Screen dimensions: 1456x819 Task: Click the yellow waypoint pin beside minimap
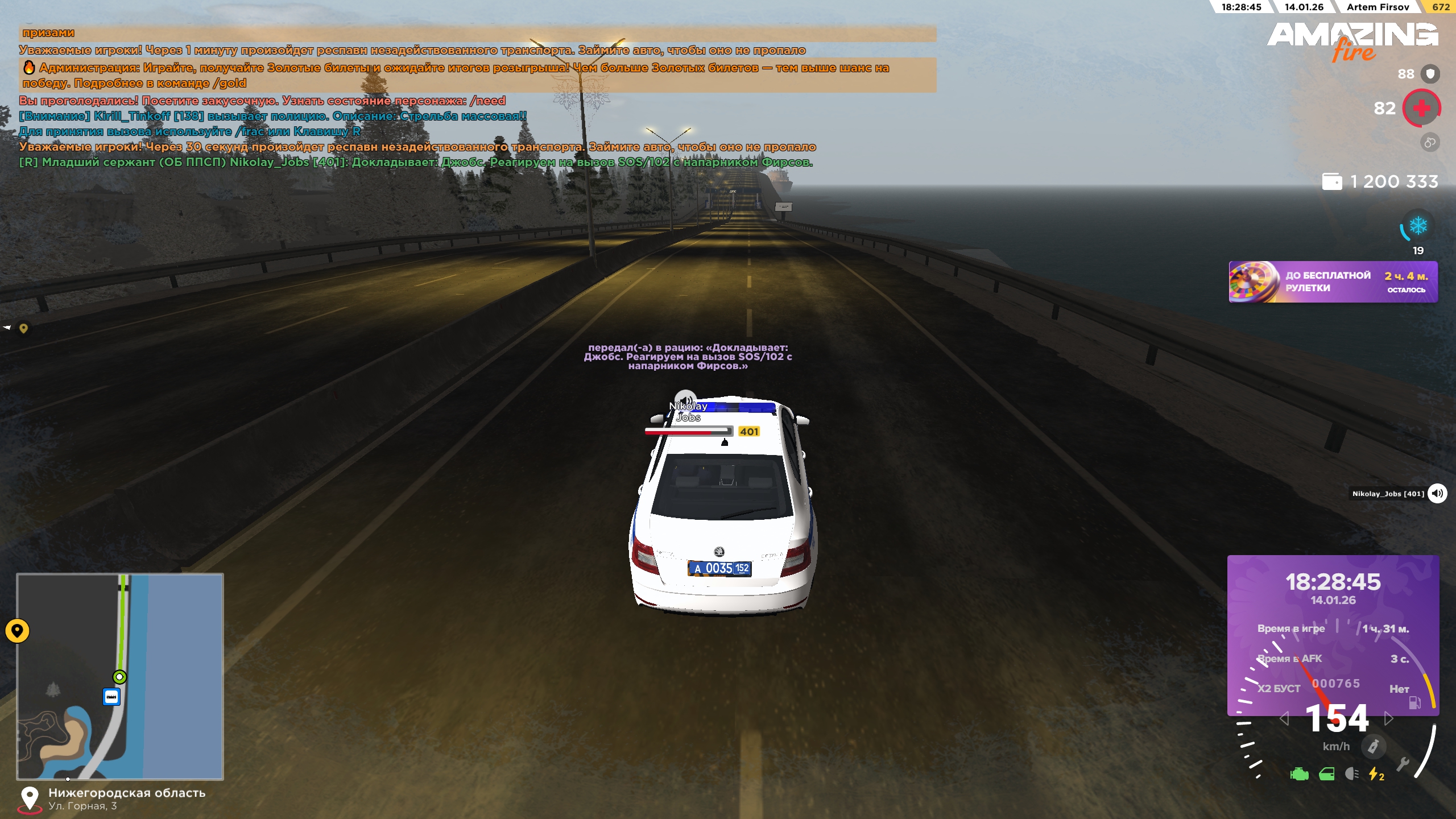coord(17,630)
